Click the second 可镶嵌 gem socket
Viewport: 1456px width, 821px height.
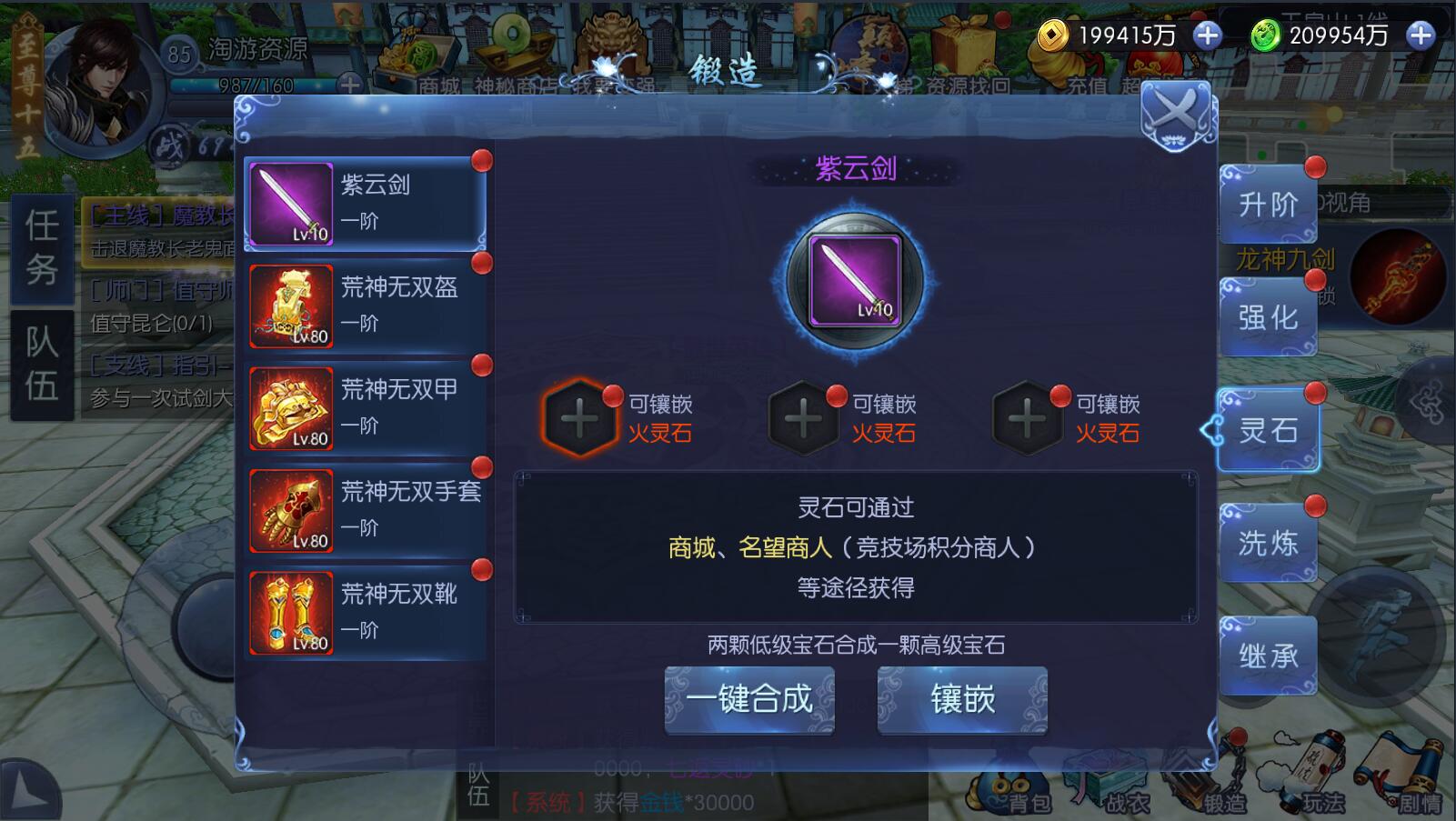[x=802, y=418]
